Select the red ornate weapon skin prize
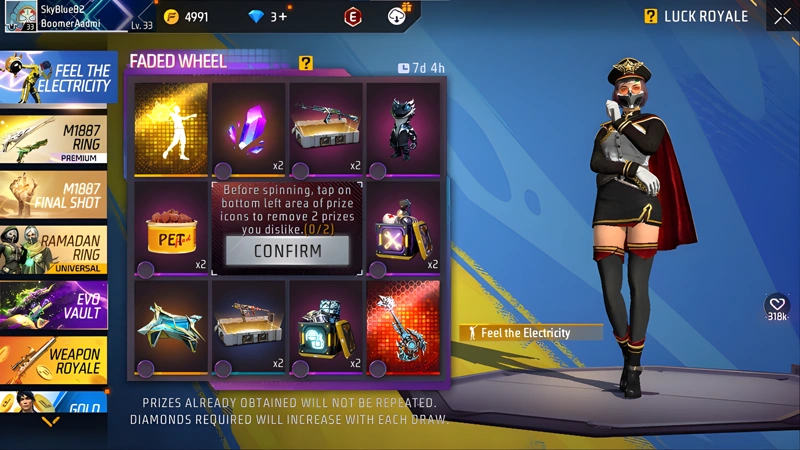 click(403, 326)
